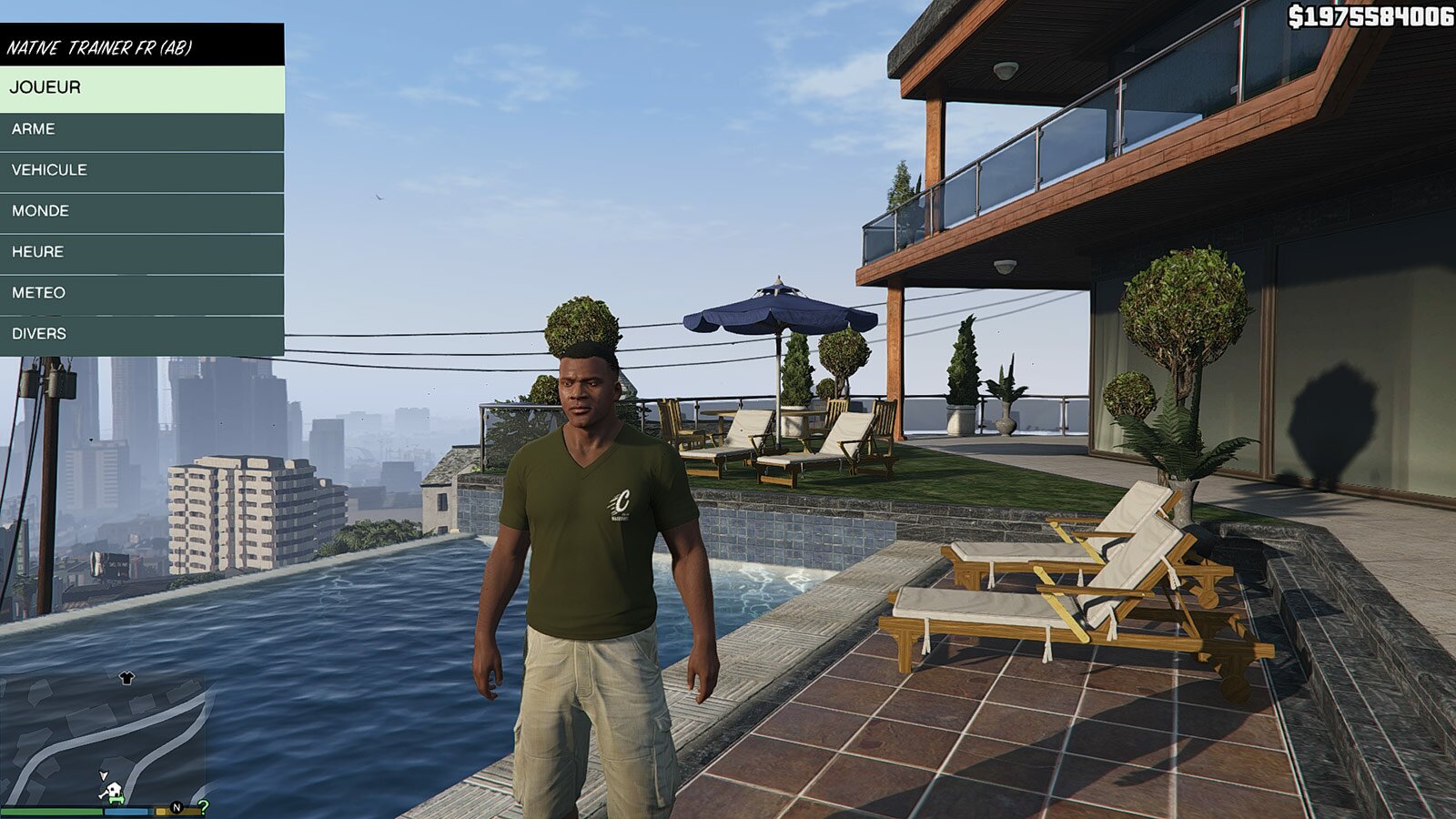Open the METEO weather menu
The image size is (1456, 819).
[141, 293]
